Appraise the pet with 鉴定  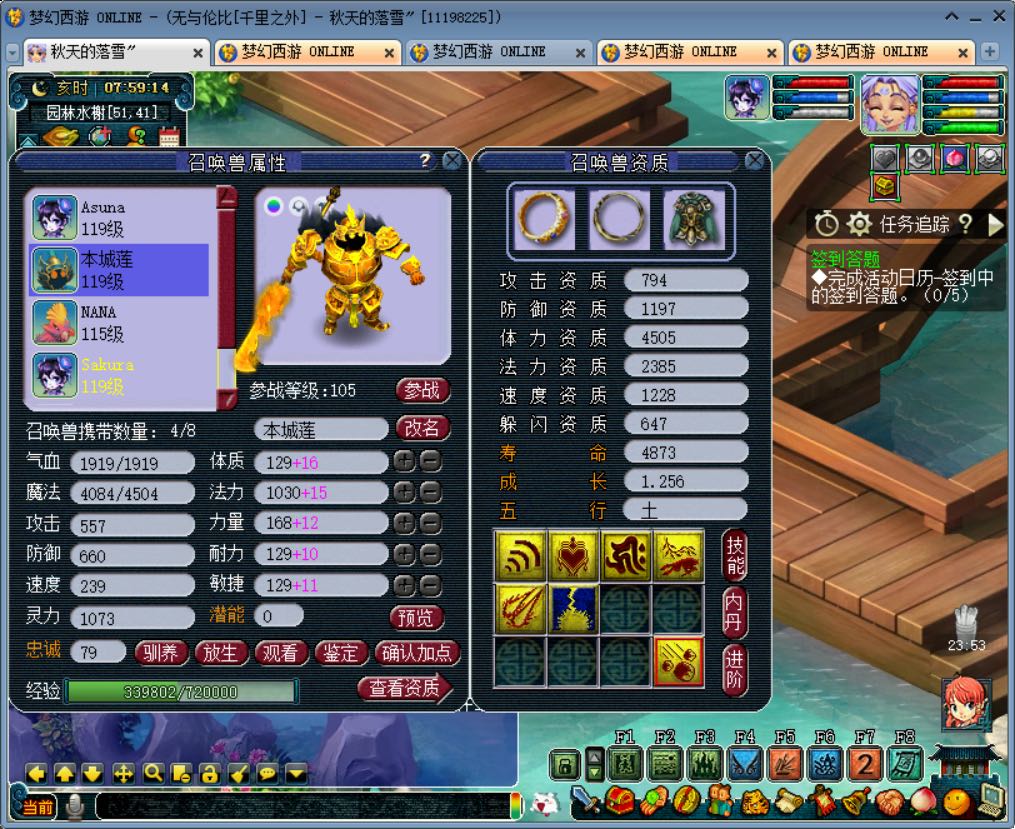point(340,653)
